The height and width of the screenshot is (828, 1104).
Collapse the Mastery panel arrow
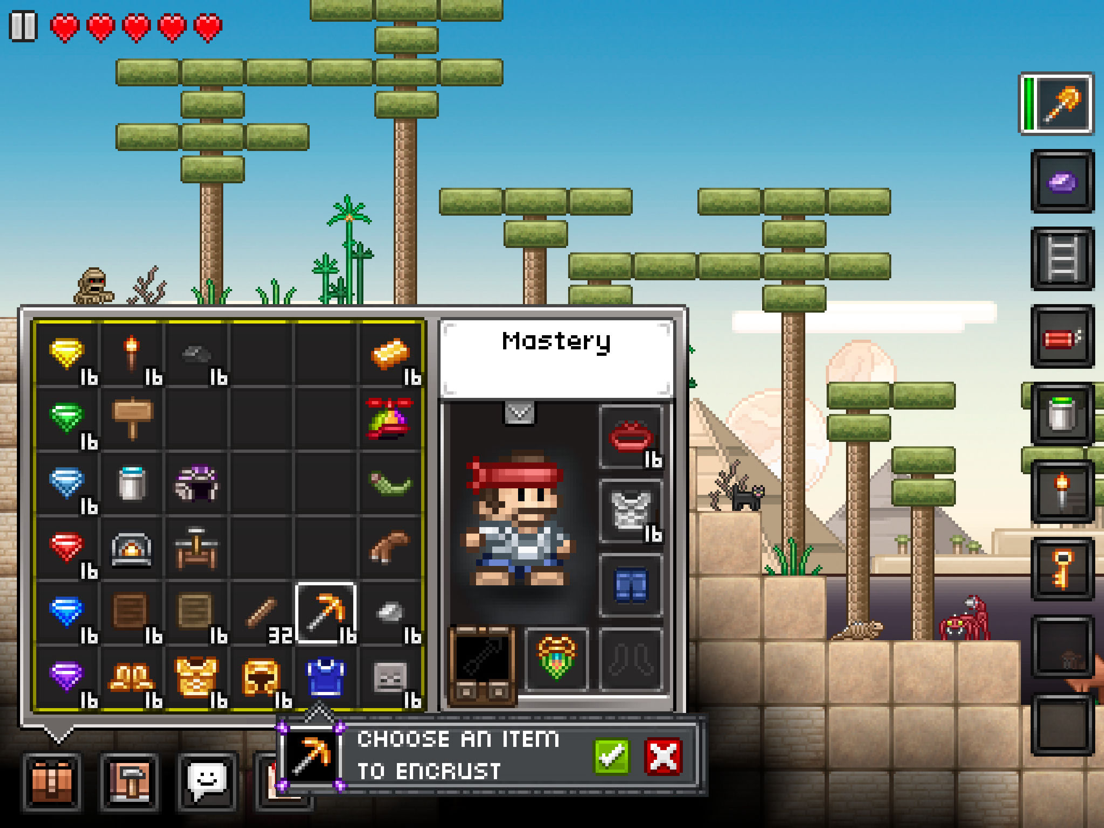[519, 412]
